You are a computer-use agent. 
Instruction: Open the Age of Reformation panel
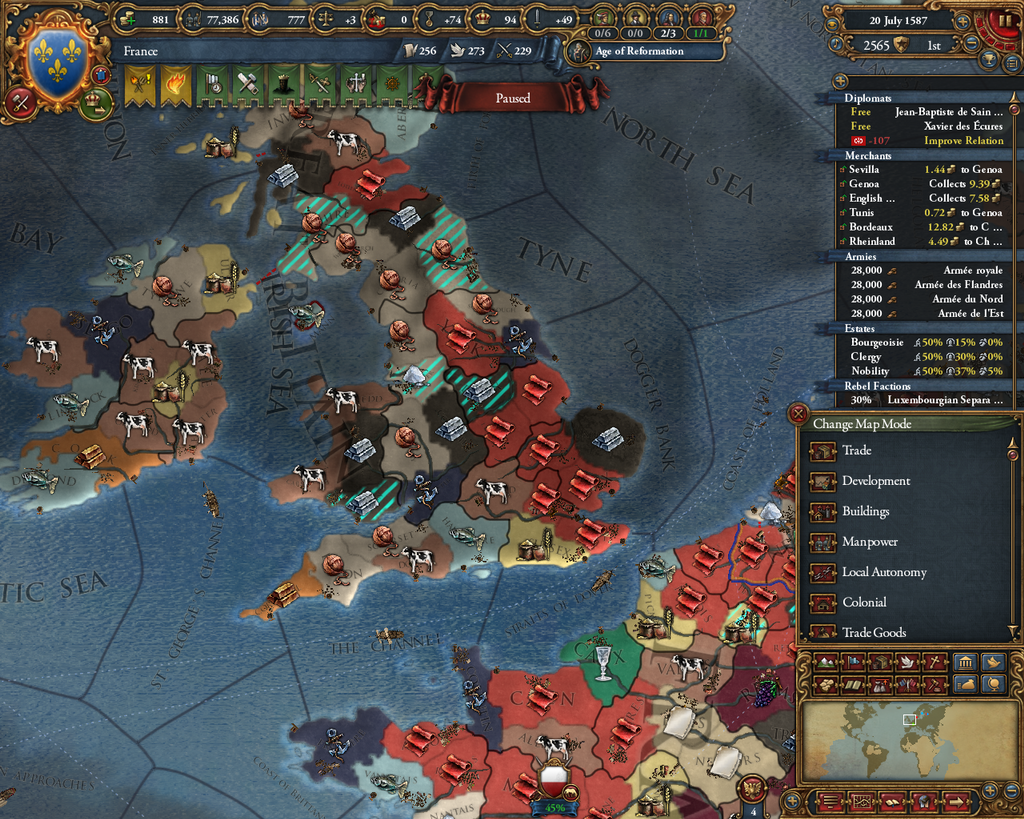(x=638, y=51)
